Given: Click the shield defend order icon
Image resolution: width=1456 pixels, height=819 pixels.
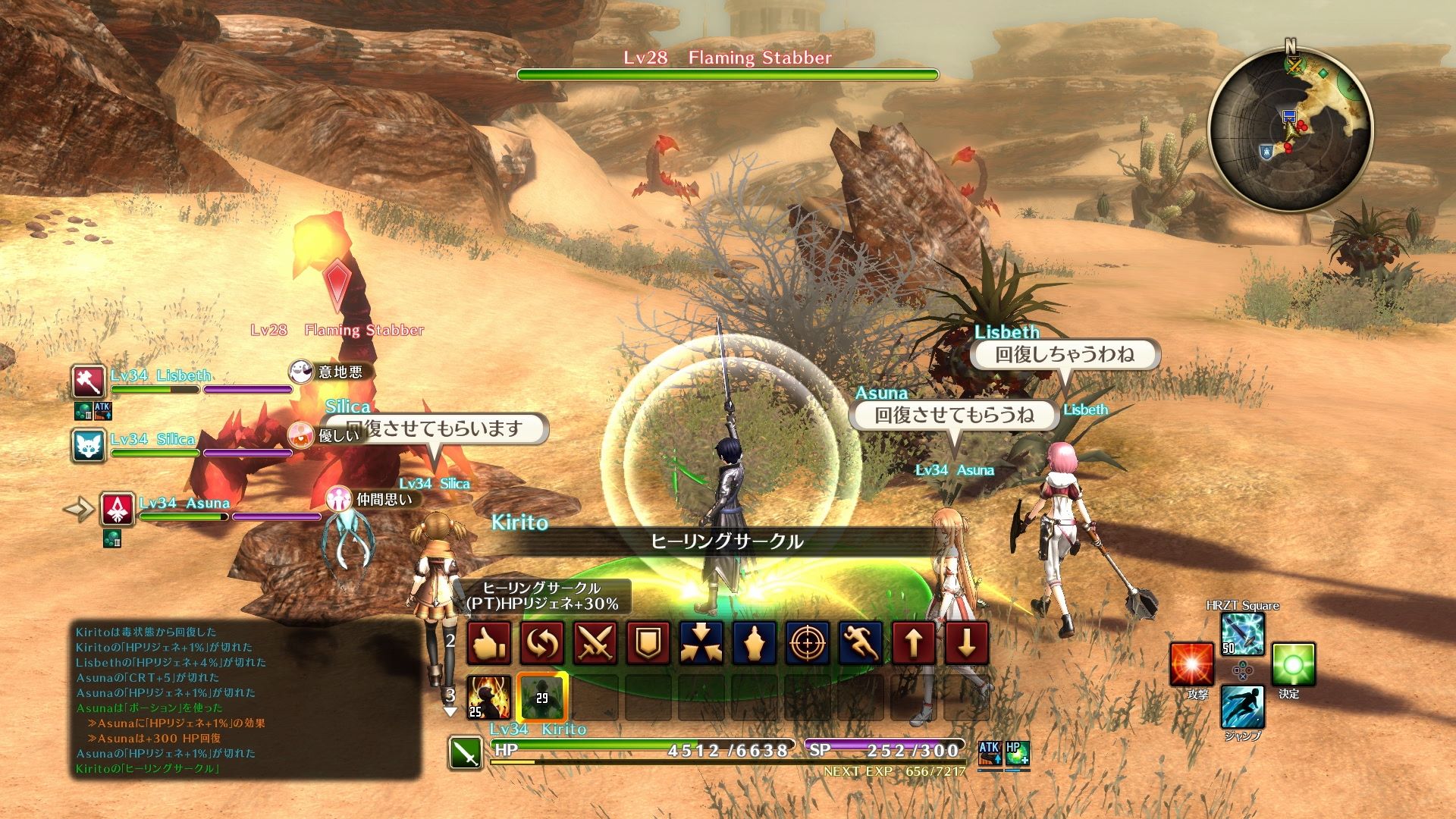Looking at the screenshot, I should (648, 641).
